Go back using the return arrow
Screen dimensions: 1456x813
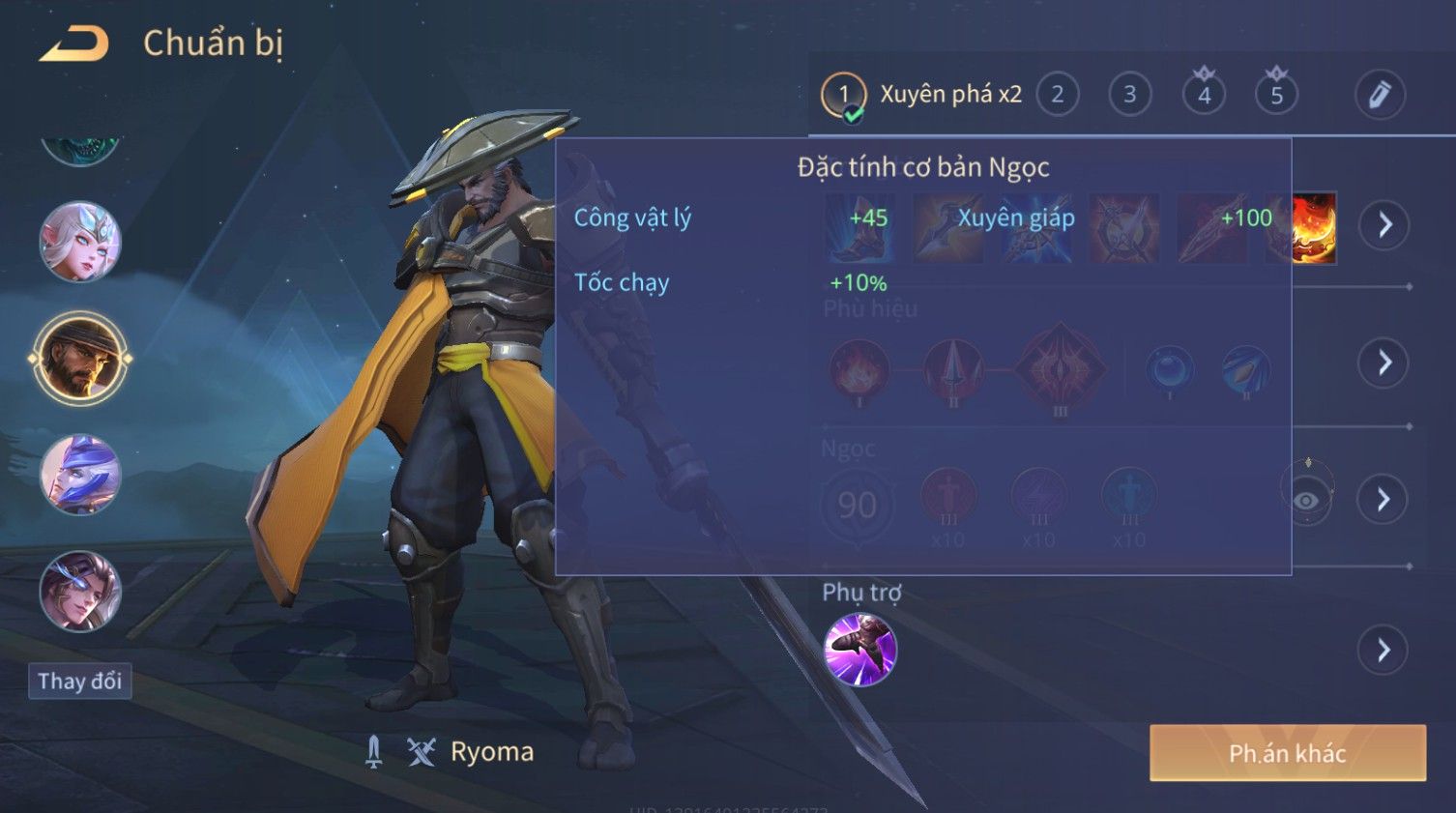(x=73, y=44)
